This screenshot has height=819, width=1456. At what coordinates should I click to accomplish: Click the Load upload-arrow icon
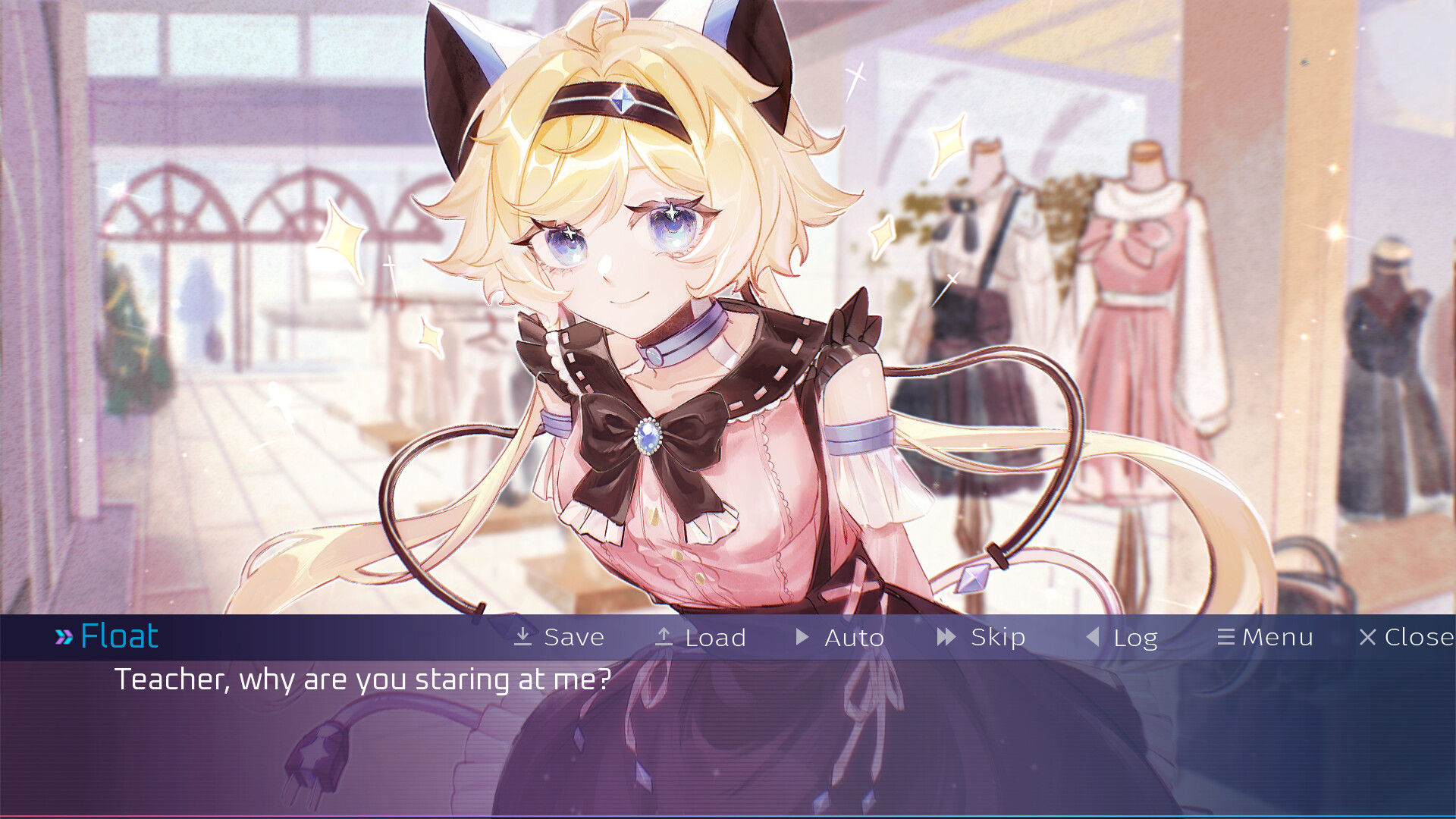click(664, 637)
